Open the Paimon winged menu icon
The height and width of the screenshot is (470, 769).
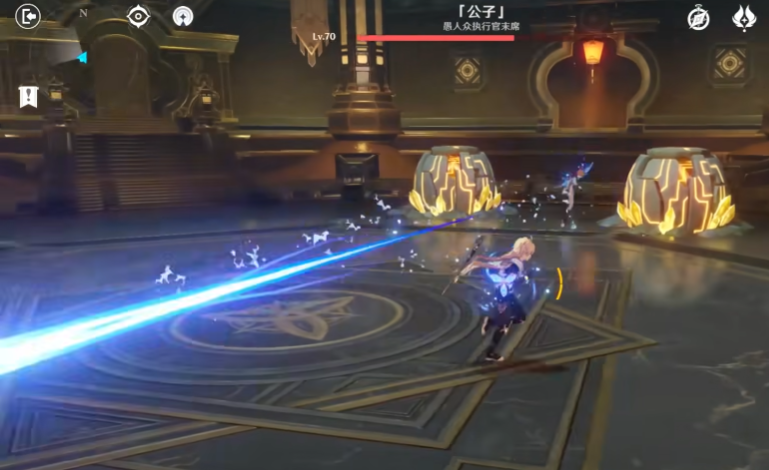pos(745,17)
